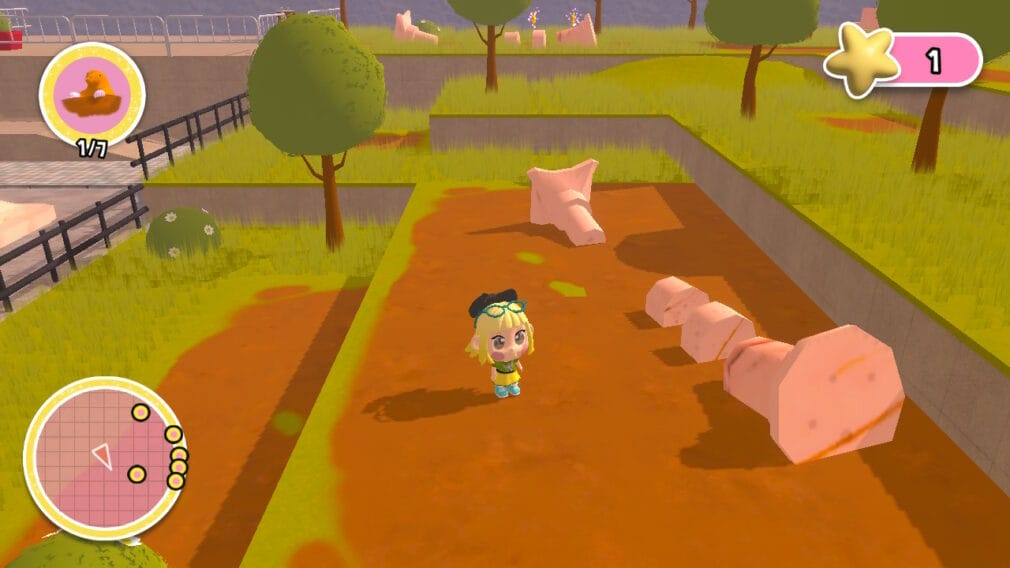Viewport: 1010px width, 568px height.
Task: Select the gold star collectible icon
Action: [x=862, y=62]
